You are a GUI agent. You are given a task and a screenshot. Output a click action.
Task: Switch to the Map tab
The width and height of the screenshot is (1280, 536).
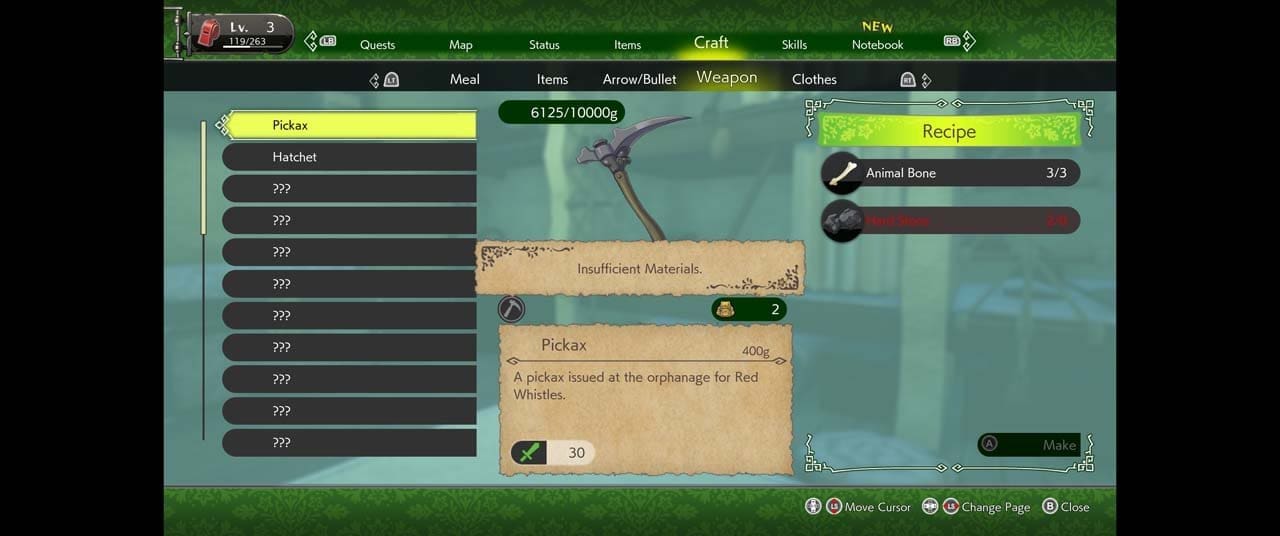tap(461, 44)
